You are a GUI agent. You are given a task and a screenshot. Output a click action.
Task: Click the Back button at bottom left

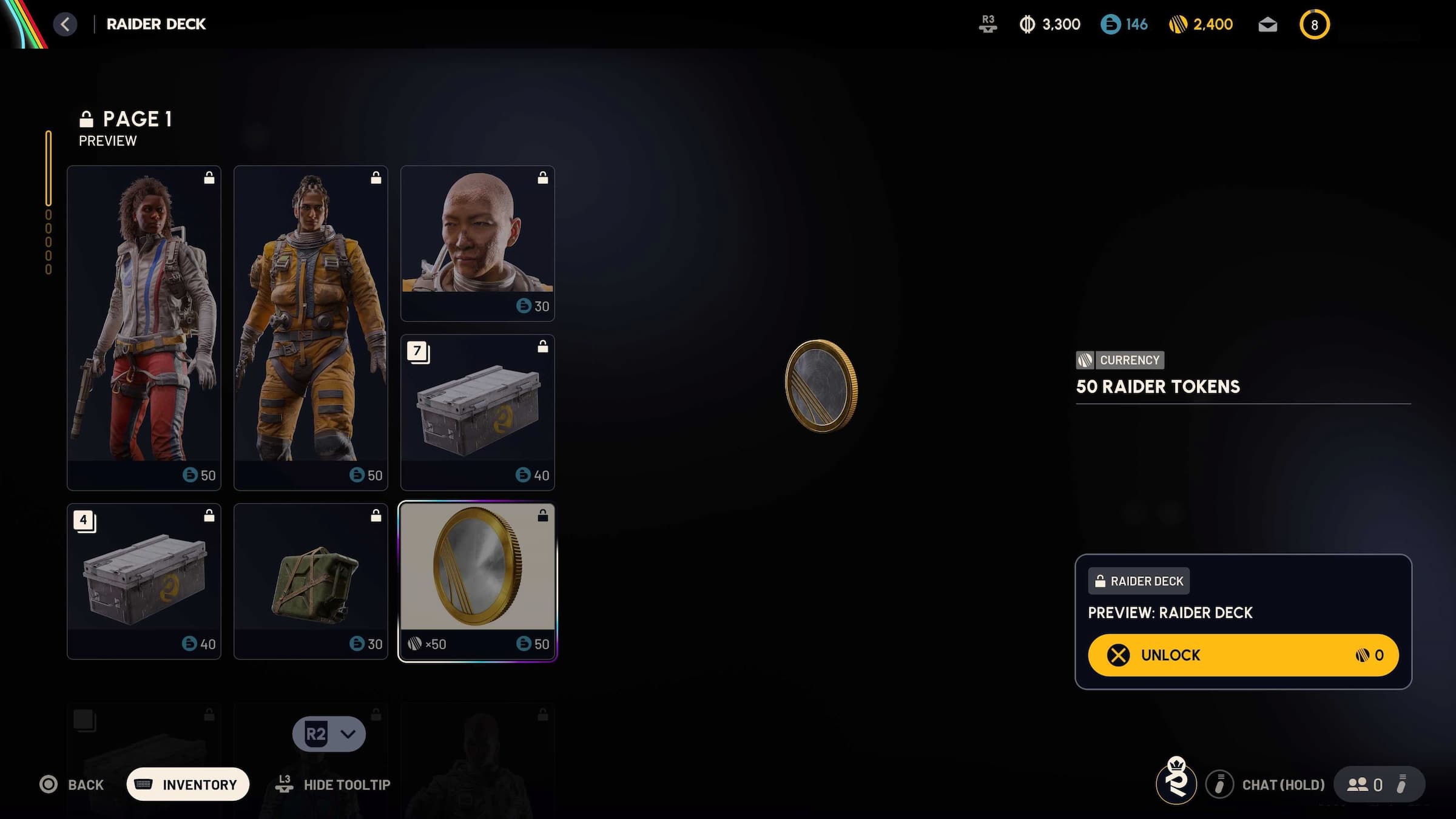pos(72,784)
